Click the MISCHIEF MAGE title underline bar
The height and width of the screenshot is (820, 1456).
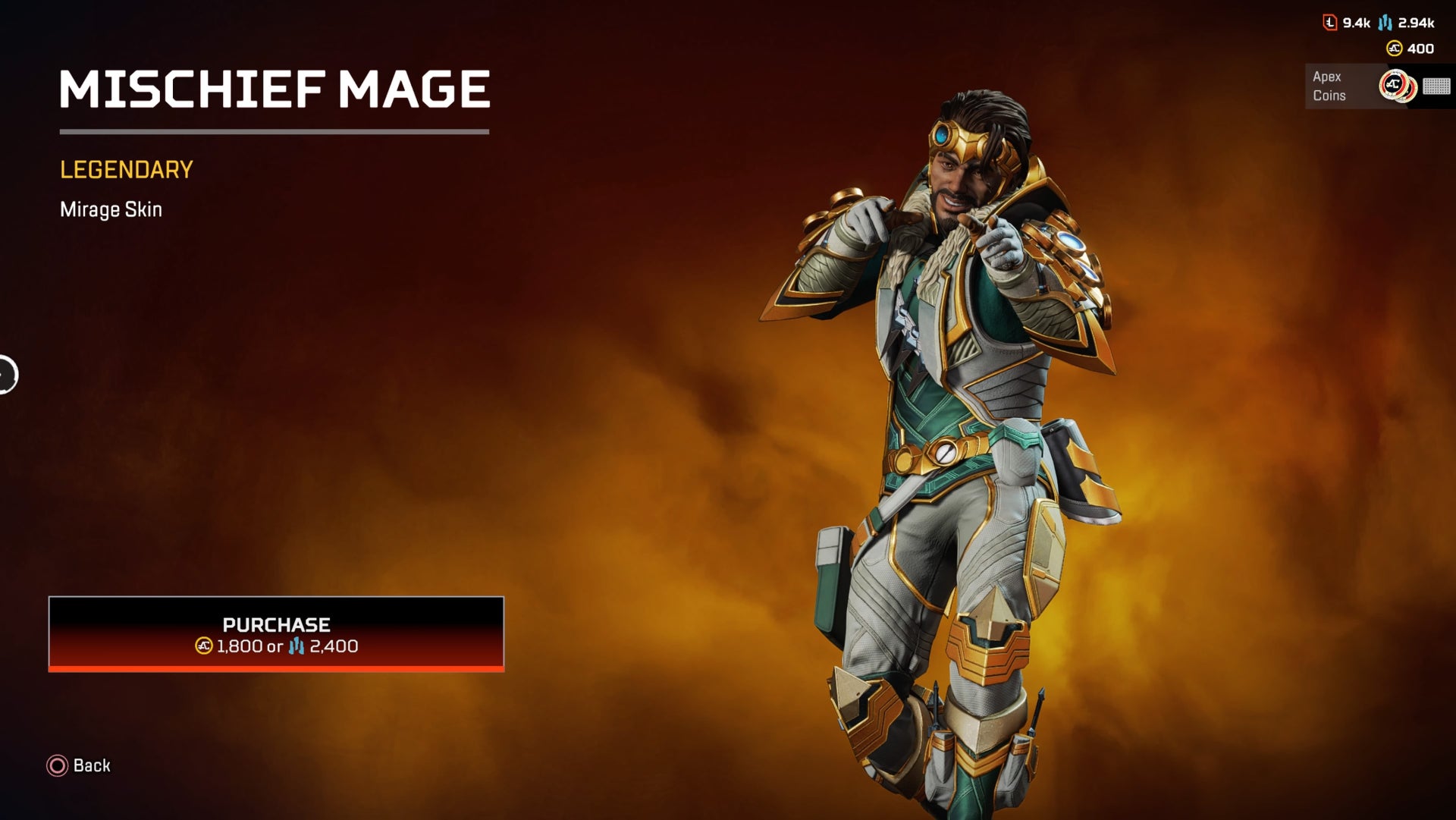pyautogui.click(x=275, y=131)
